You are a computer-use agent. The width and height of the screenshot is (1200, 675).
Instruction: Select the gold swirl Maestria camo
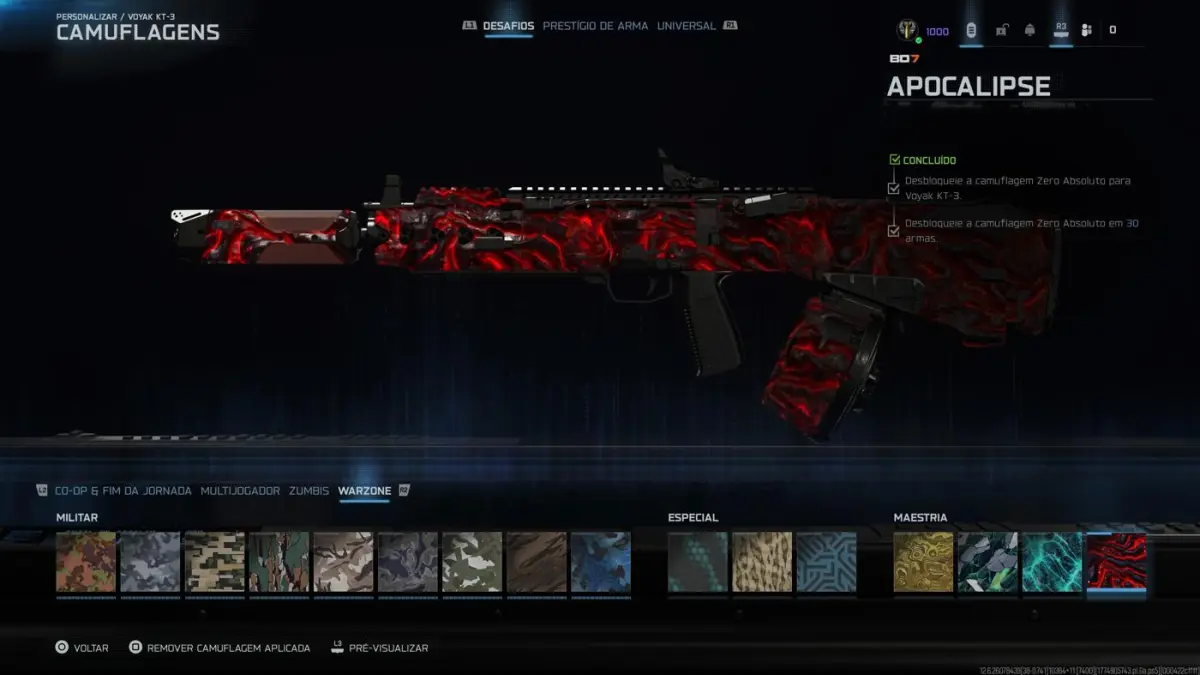(x=923, y=562)
